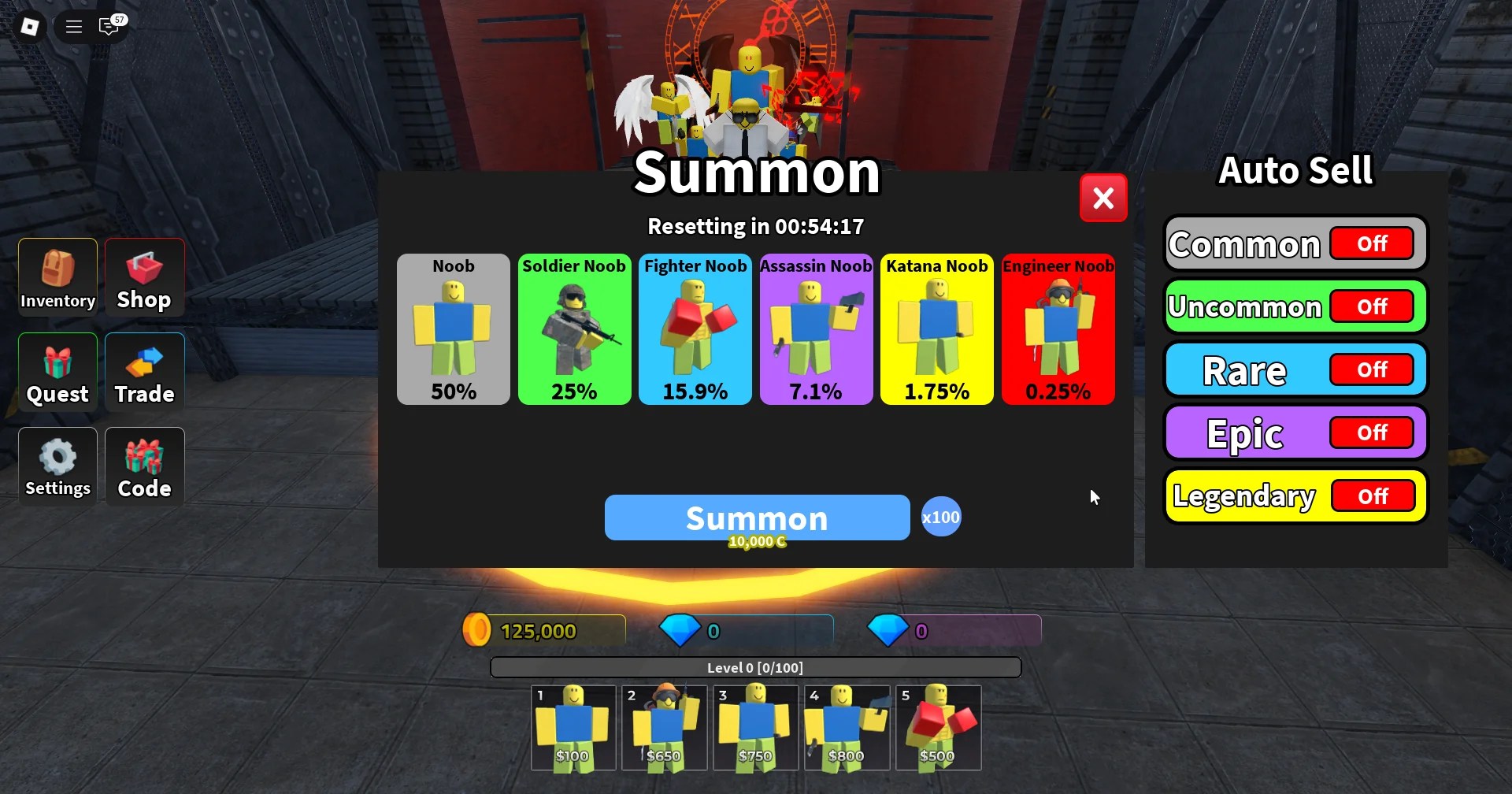Viewport: 1512px width, 794px height.
Task: Turn on Legendary auto sell
Action: pyautogui.click(x=1373, y=495)
